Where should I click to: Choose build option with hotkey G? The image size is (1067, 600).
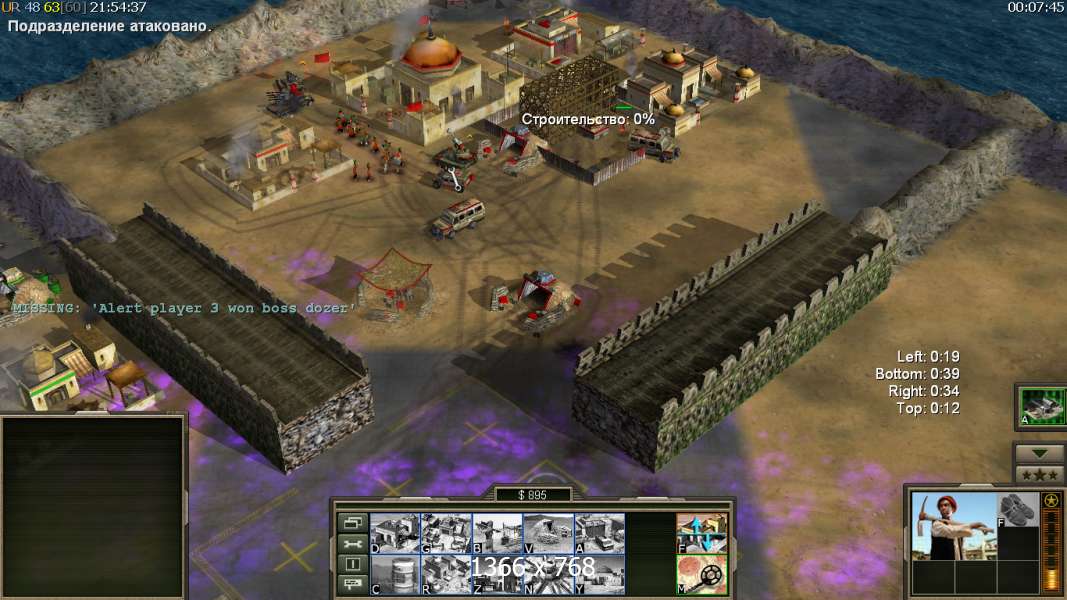click(445, 533)
